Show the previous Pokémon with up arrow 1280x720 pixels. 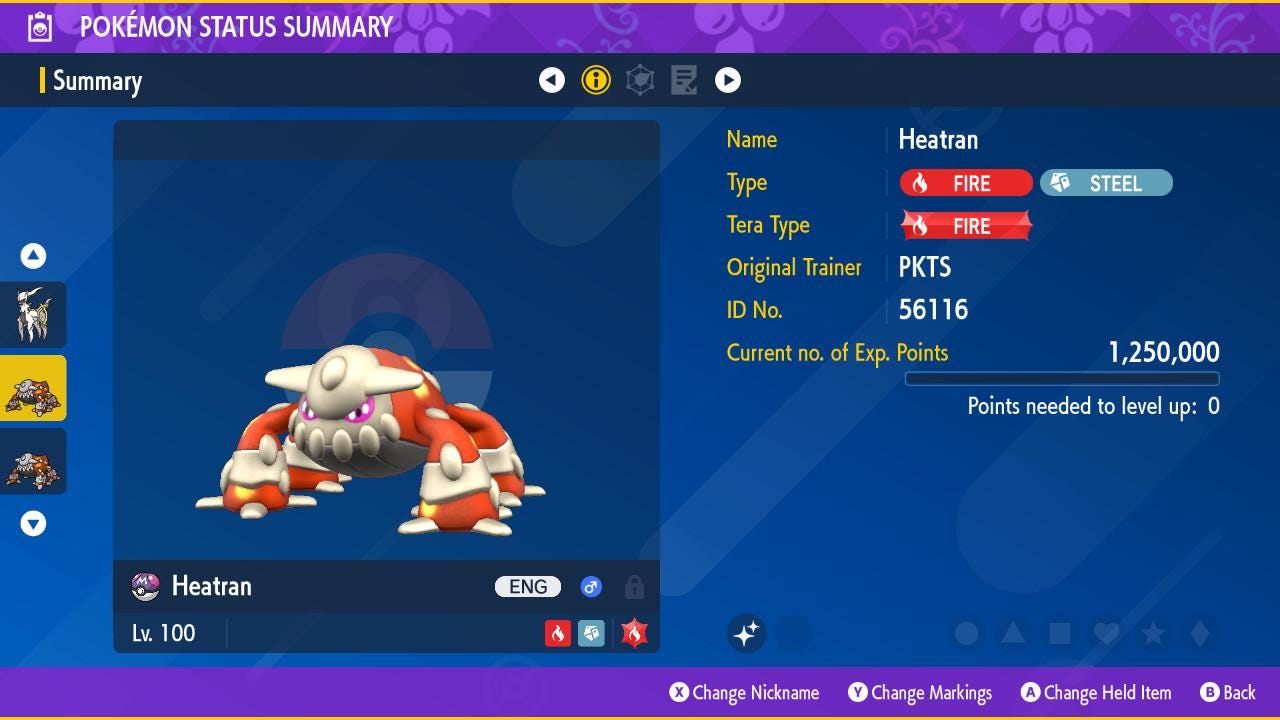[x=34, y=257]
